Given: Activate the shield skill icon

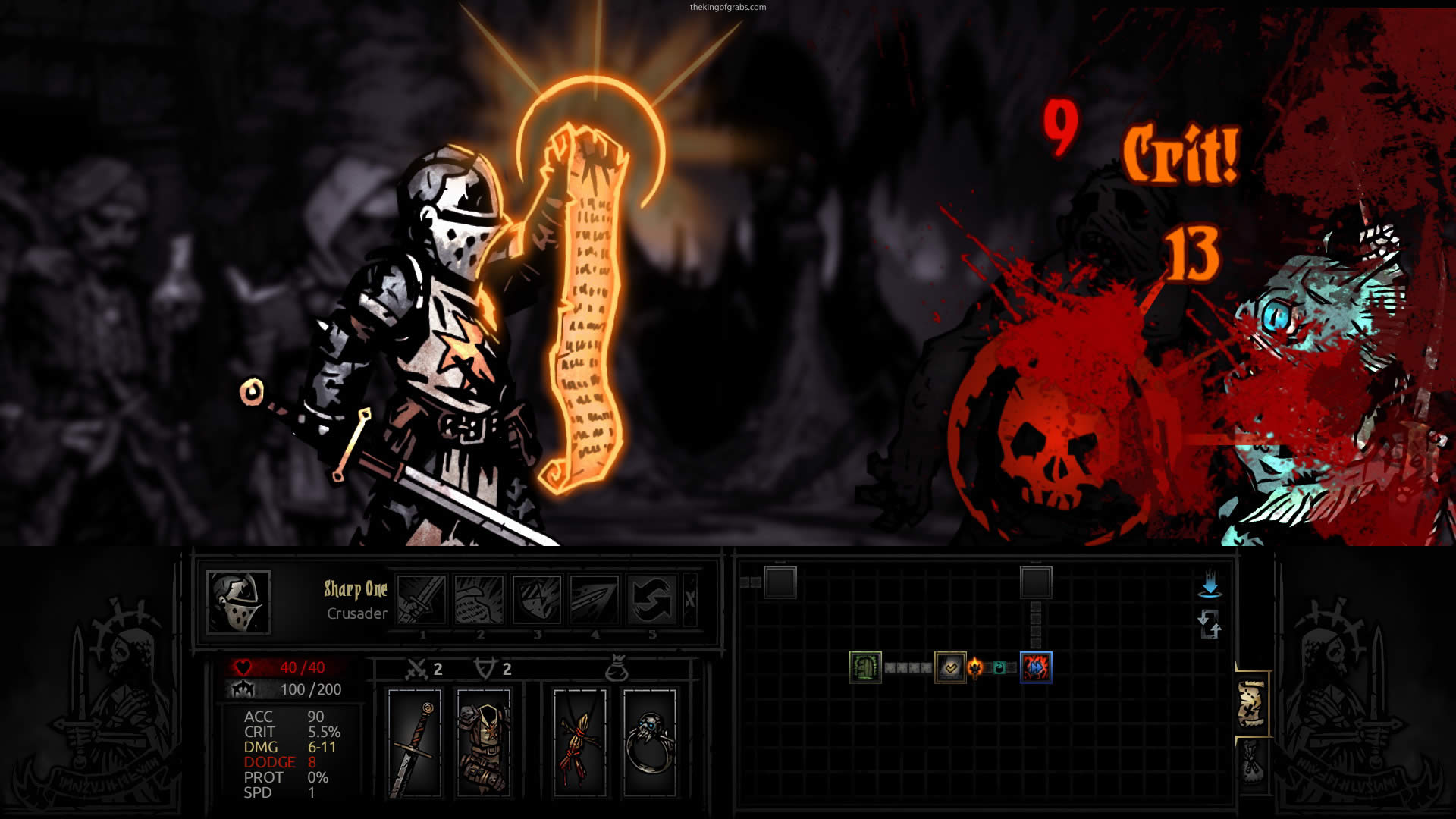Looking at the screenshot, I should (537, 599).
